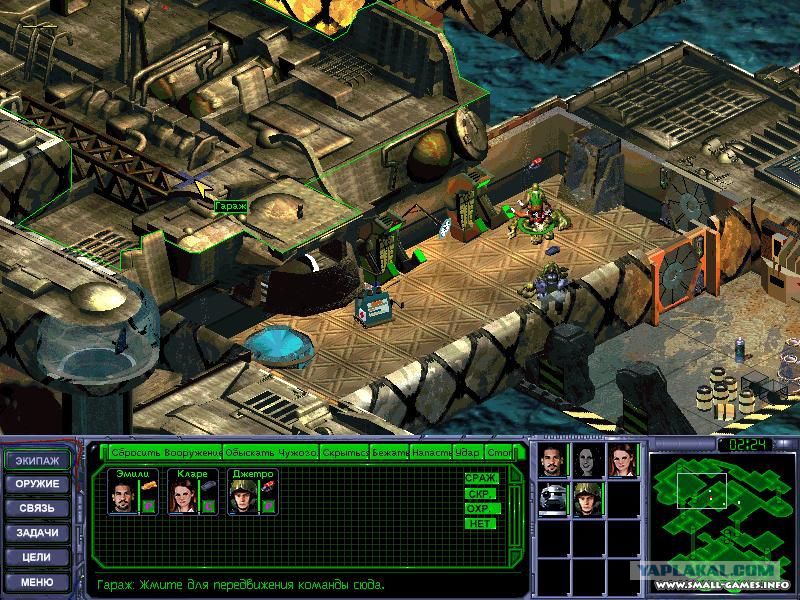
Task: Select the robot portrait in roster grid
Action: (552, 499)
